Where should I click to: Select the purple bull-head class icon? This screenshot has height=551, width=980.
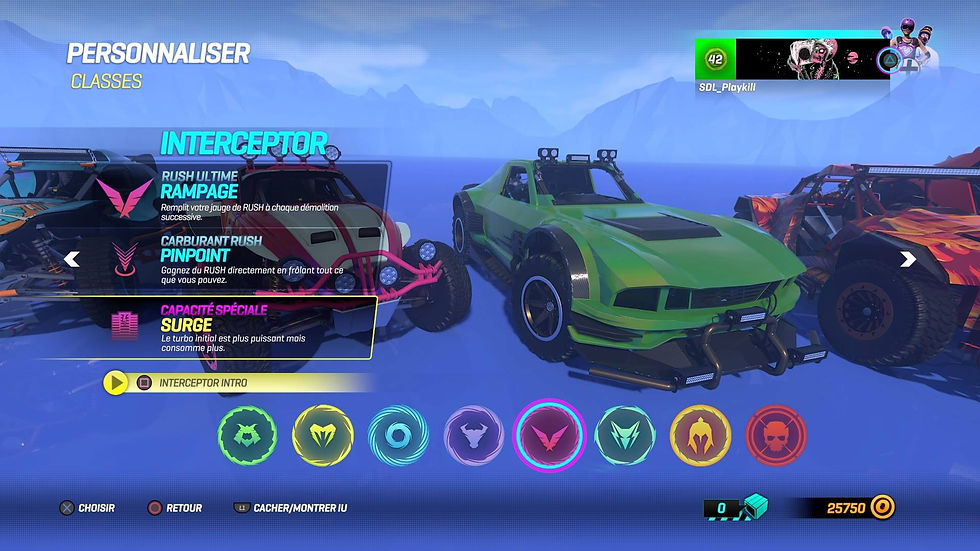tap(473, 436)
